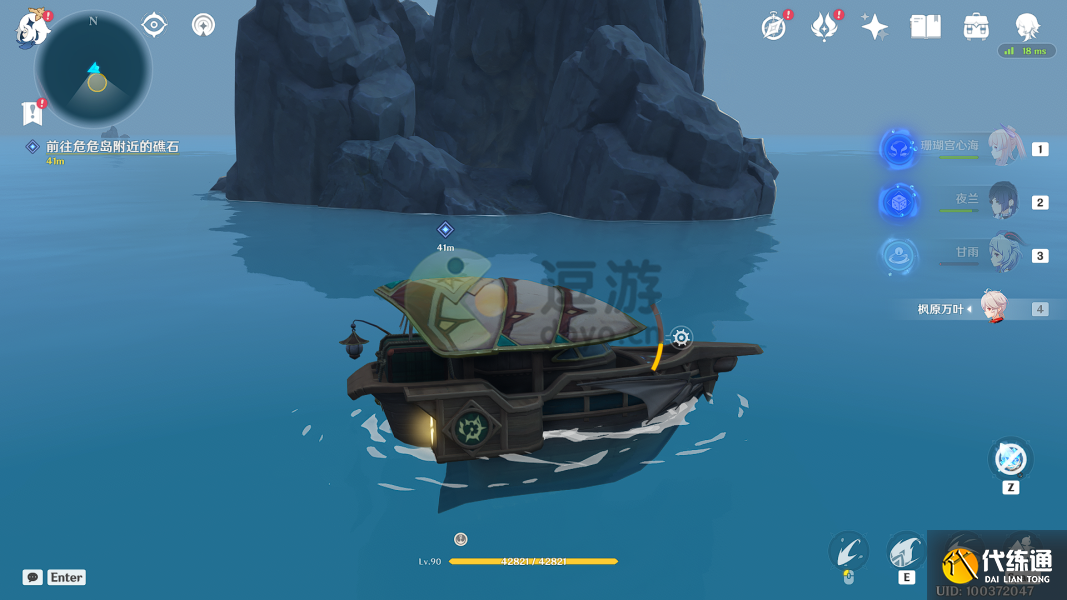Open the adventurer handbook book icon
This screenshot has height=600, width=1067.
925,27
